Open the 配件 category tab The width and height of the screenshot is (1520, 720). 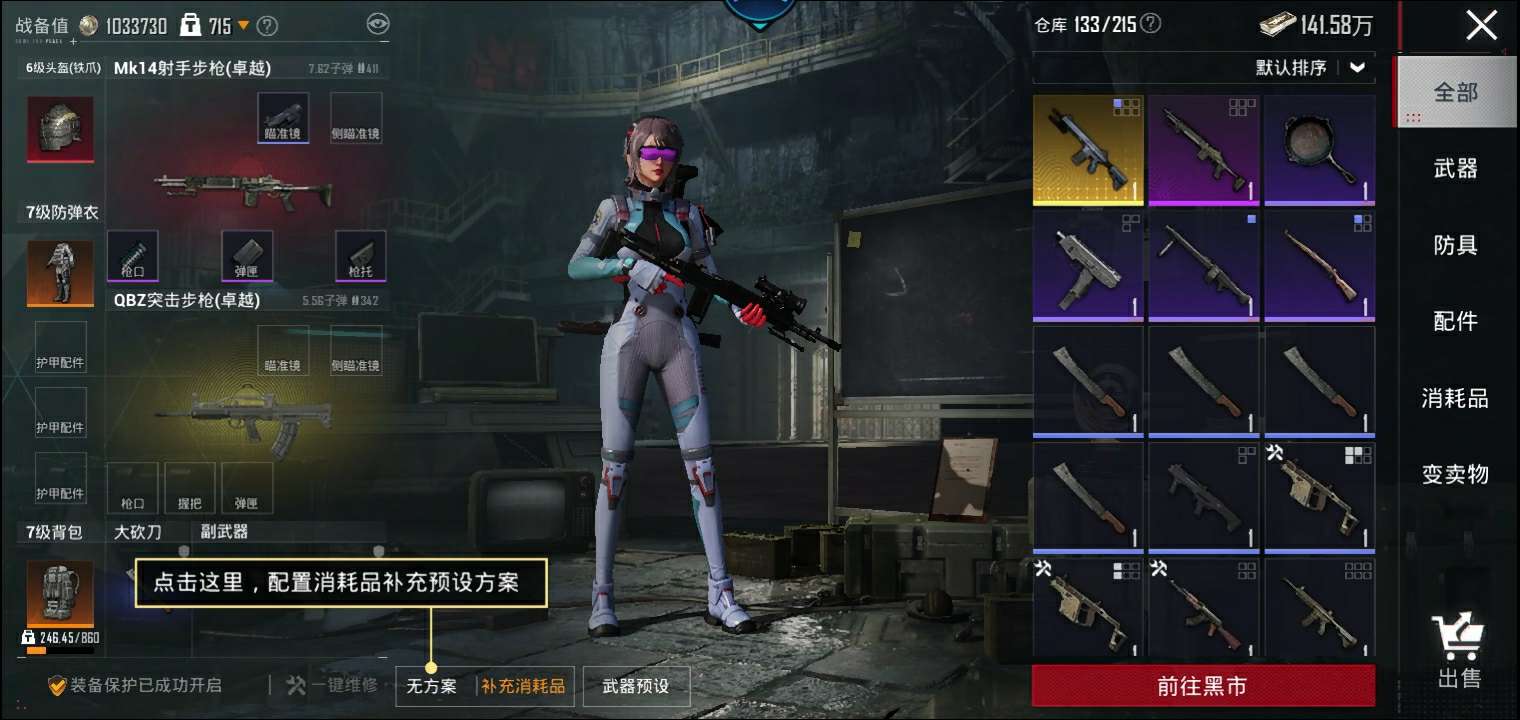[1455, 321]
